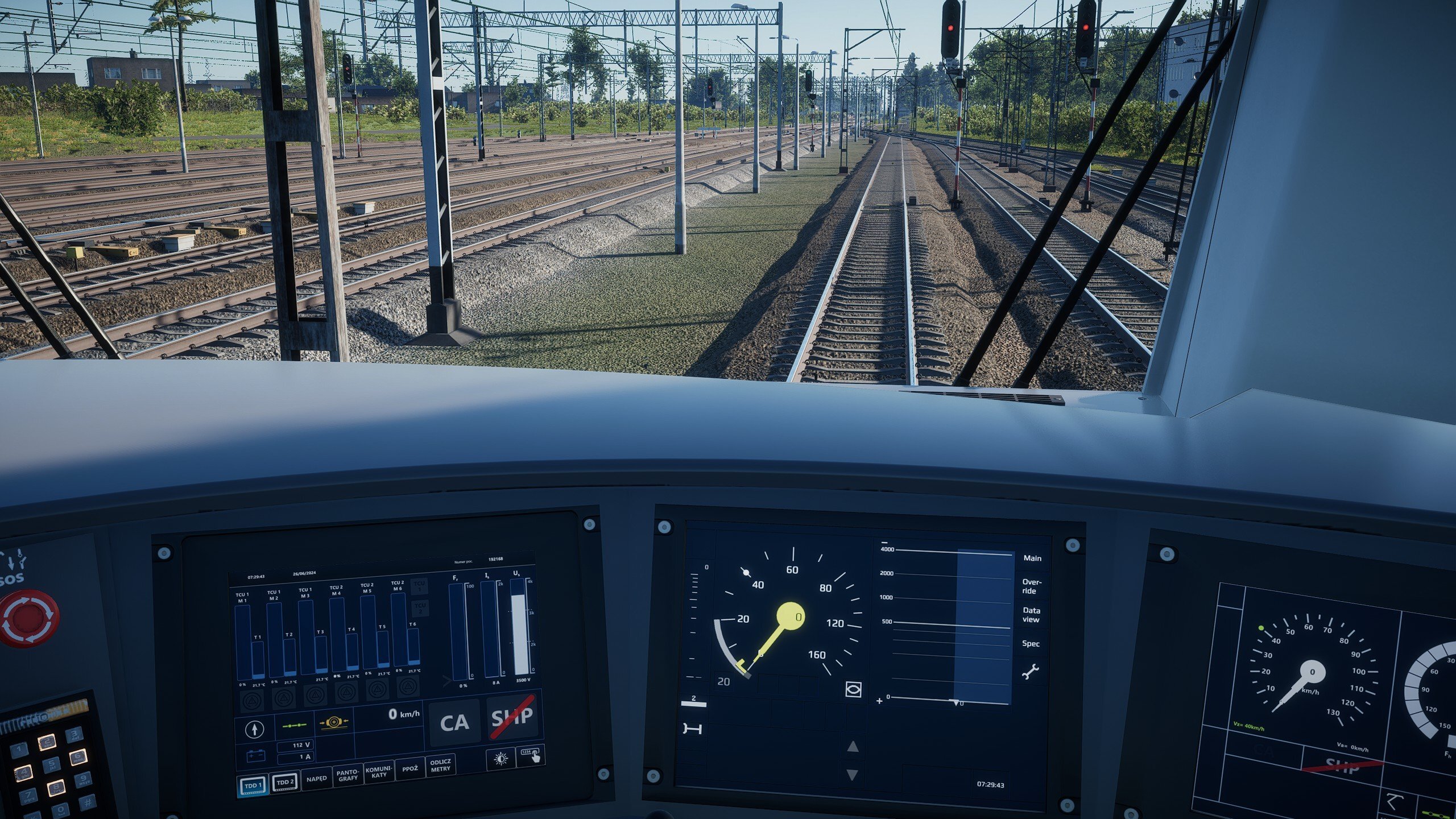The image size is (1456, 819).
Task: Open the PANTOGRAFY pantographs page
Action: coord(348,775)
